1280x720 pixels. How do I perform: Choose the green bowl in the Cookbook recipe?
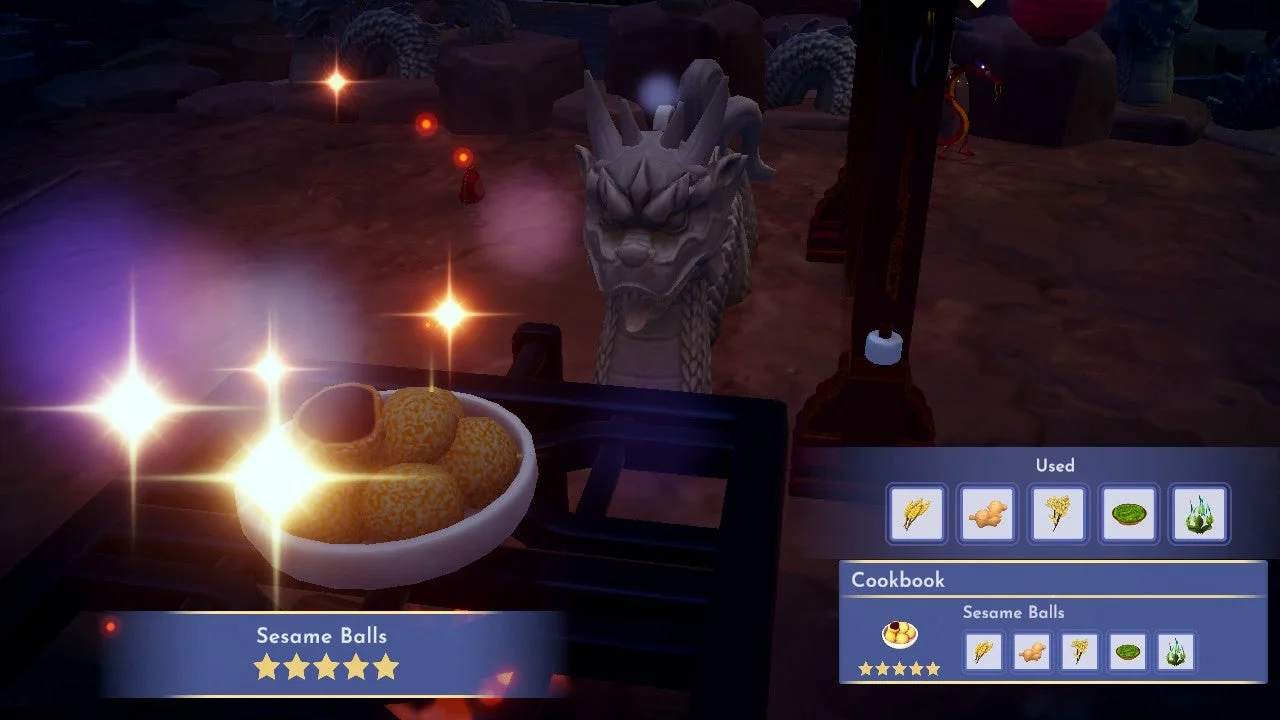tap(1129, 651)
